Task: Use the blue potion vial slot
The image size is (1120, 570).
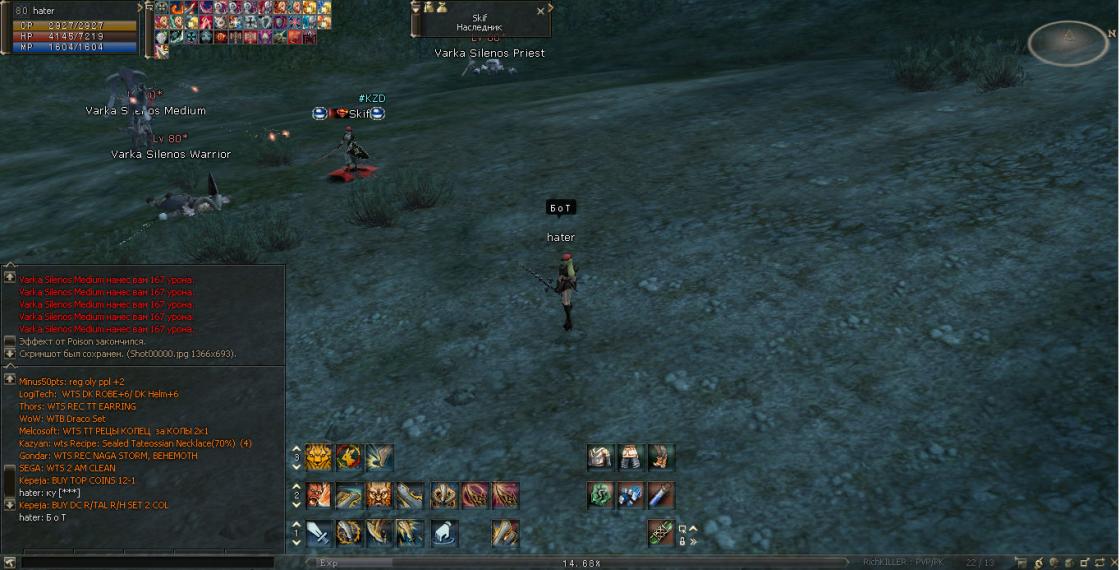Action: pos(660,495)
